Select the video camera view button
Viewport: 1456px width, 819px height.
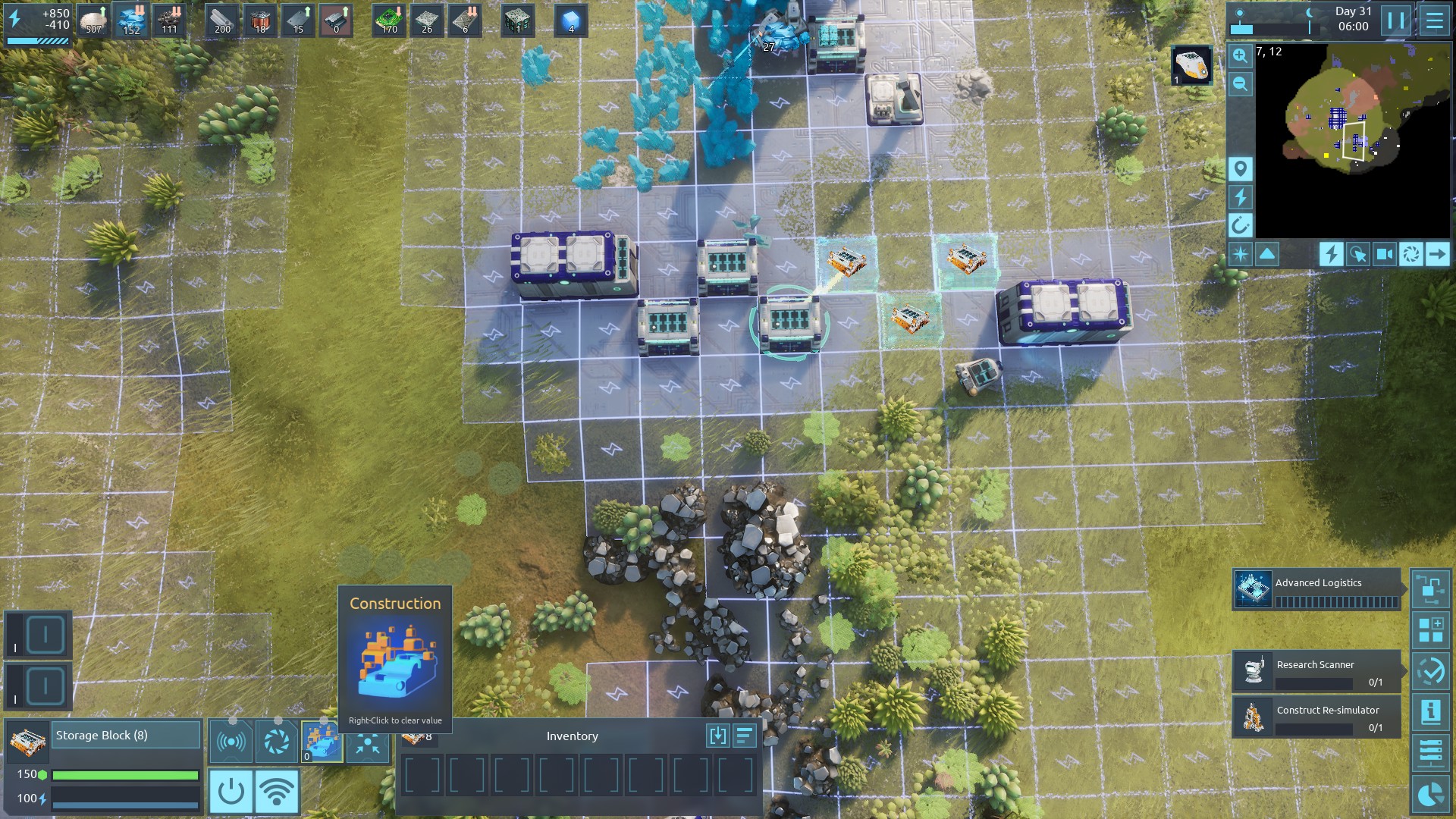pyautogui.click(x=1385, y=254)
